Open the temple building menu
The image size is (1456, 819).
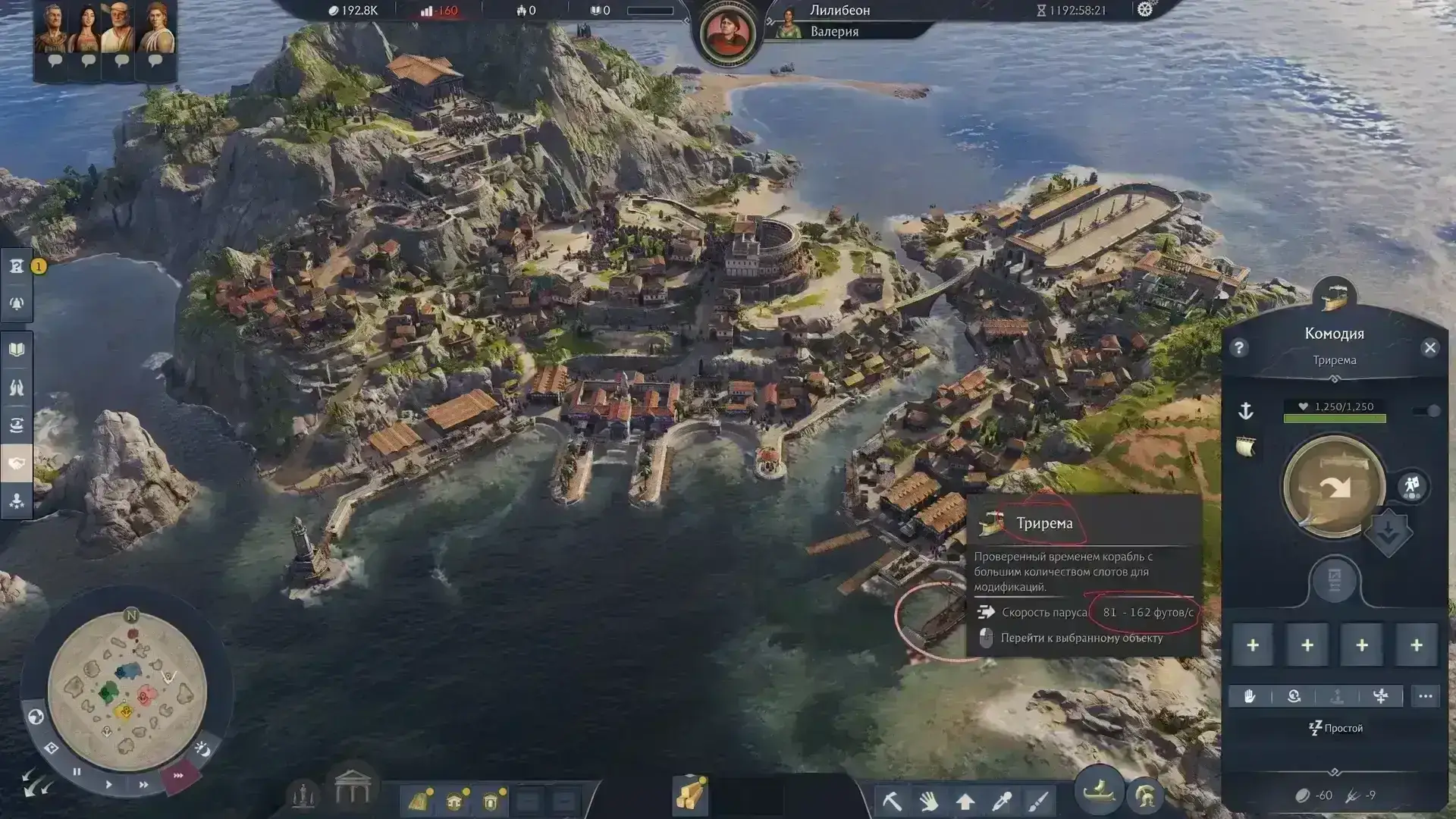(x=353, y=788)
